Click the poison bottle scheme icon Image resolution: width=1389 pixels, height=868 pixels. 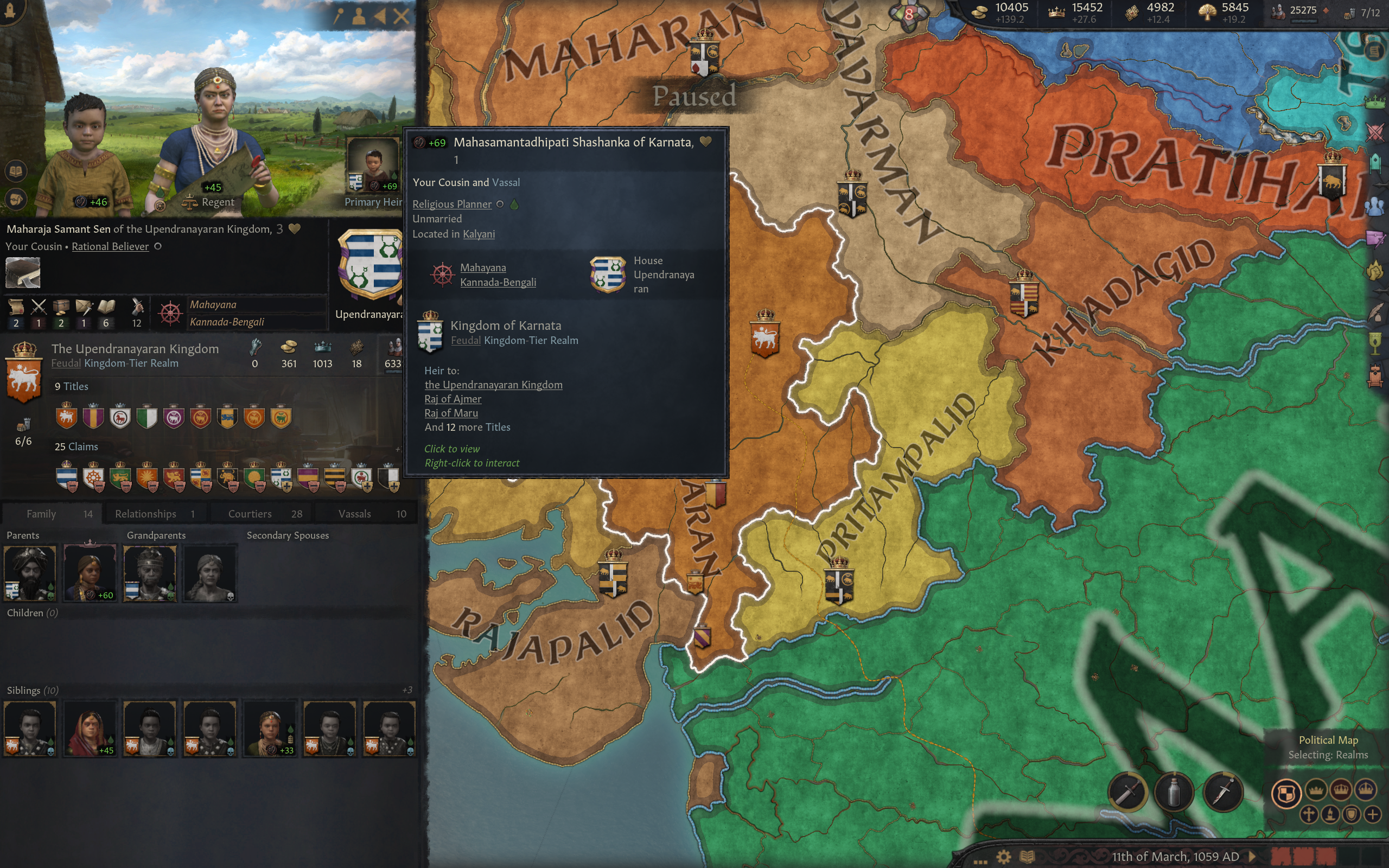pos(1174,793)
